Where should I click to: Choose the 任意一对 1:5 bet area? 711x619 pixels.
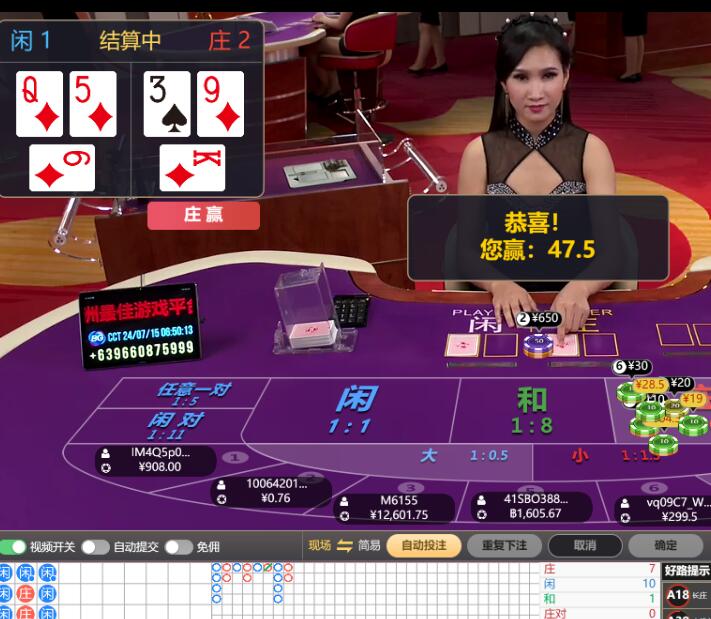[x=192, y=394]
